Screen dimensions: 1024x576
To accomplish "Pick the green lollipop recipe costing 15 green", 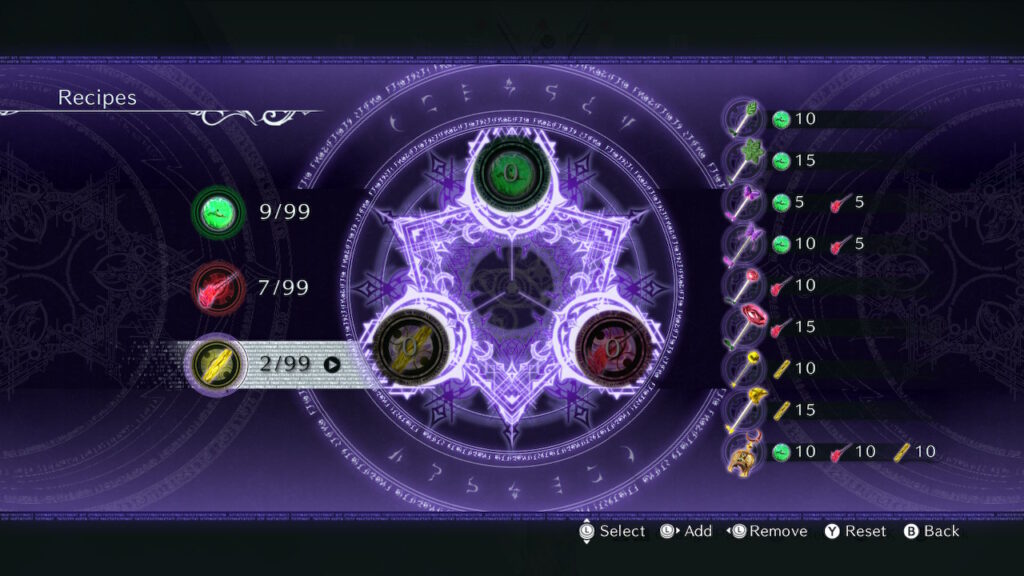I will pyautogui.click(x=744, y=160).
